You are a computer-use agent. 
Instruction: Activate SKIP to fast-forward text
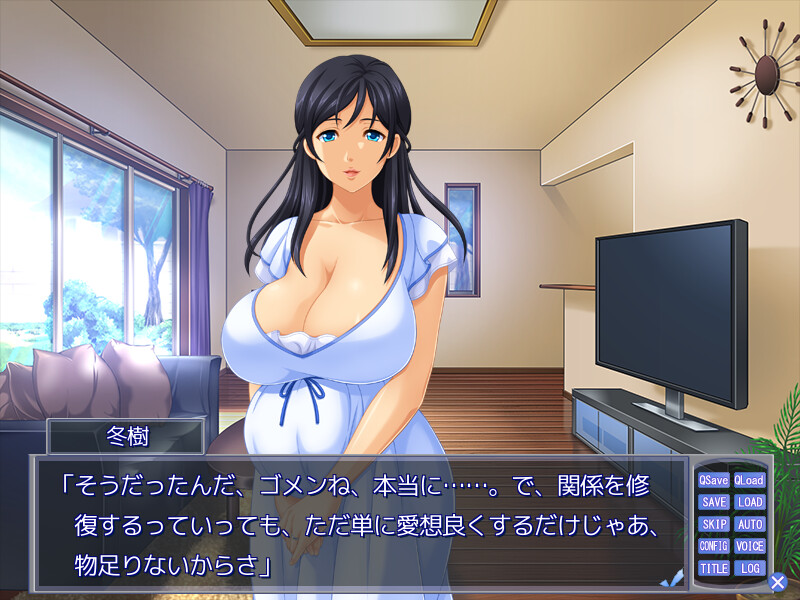click(x=714, y=524)
